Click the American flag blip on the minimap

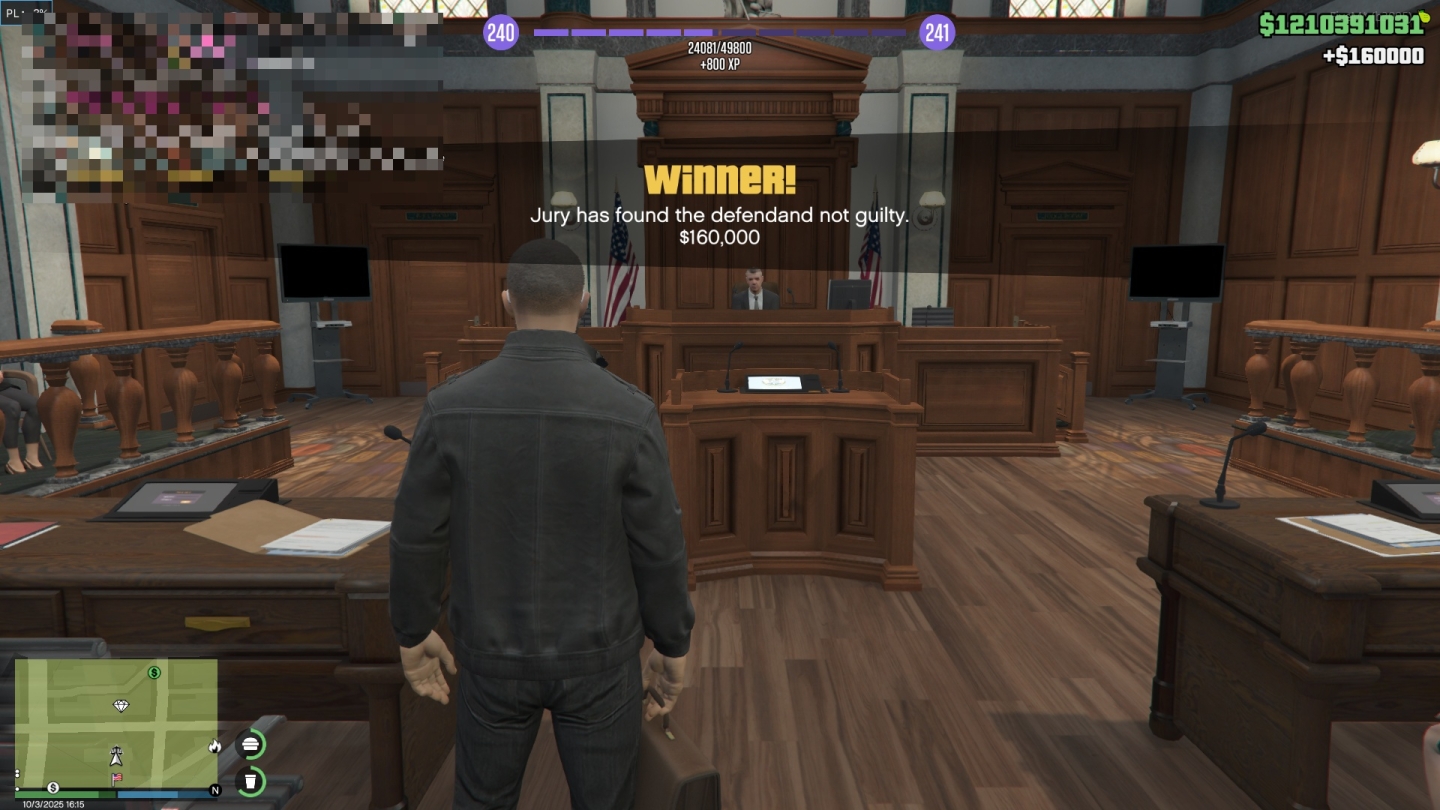(x=117, y=778)
